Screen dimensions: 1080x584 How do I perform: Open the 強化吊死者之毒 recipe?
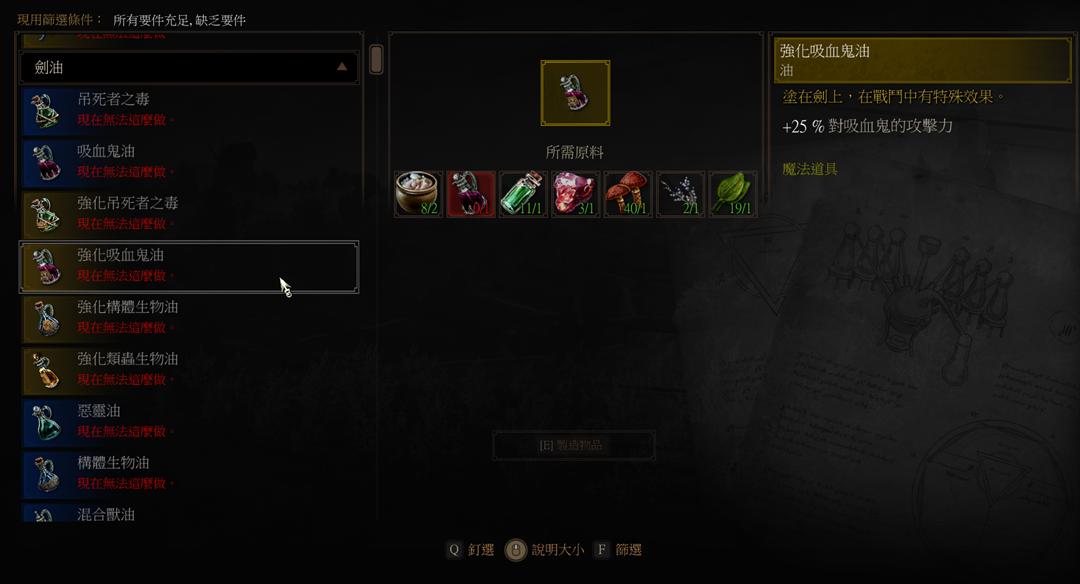[189, 214]
